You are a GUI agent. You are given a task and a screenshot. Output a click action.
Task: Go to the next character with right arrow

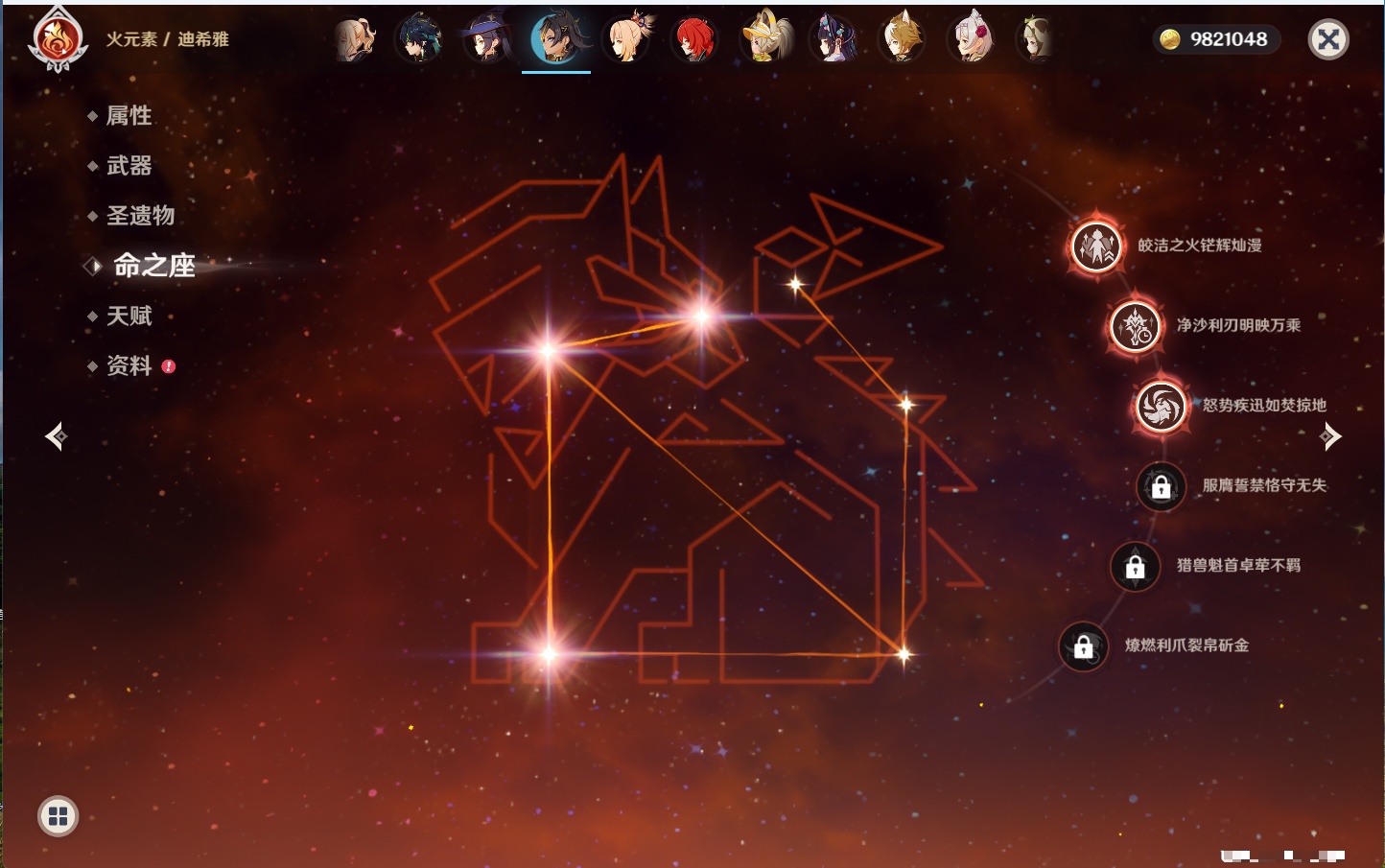1329,436
